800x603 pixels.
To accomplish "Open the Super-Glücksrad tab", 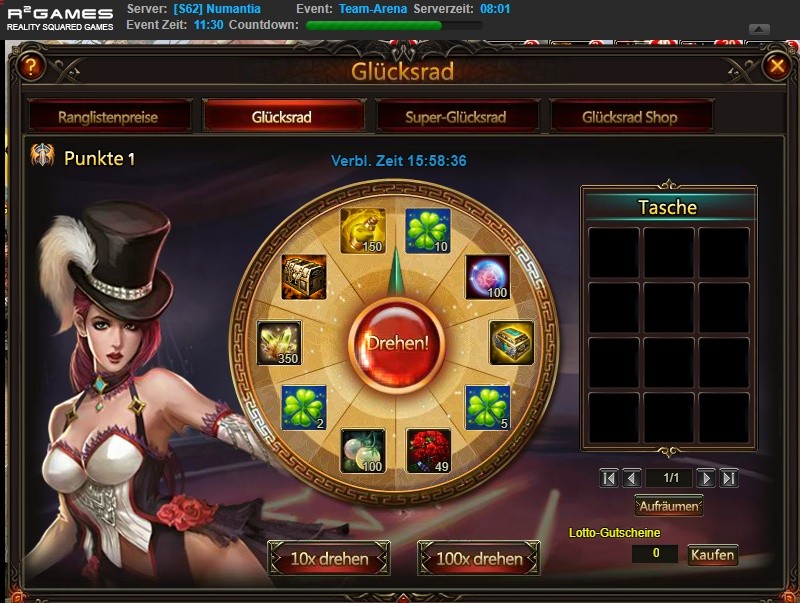I will (x=456, y=117).
